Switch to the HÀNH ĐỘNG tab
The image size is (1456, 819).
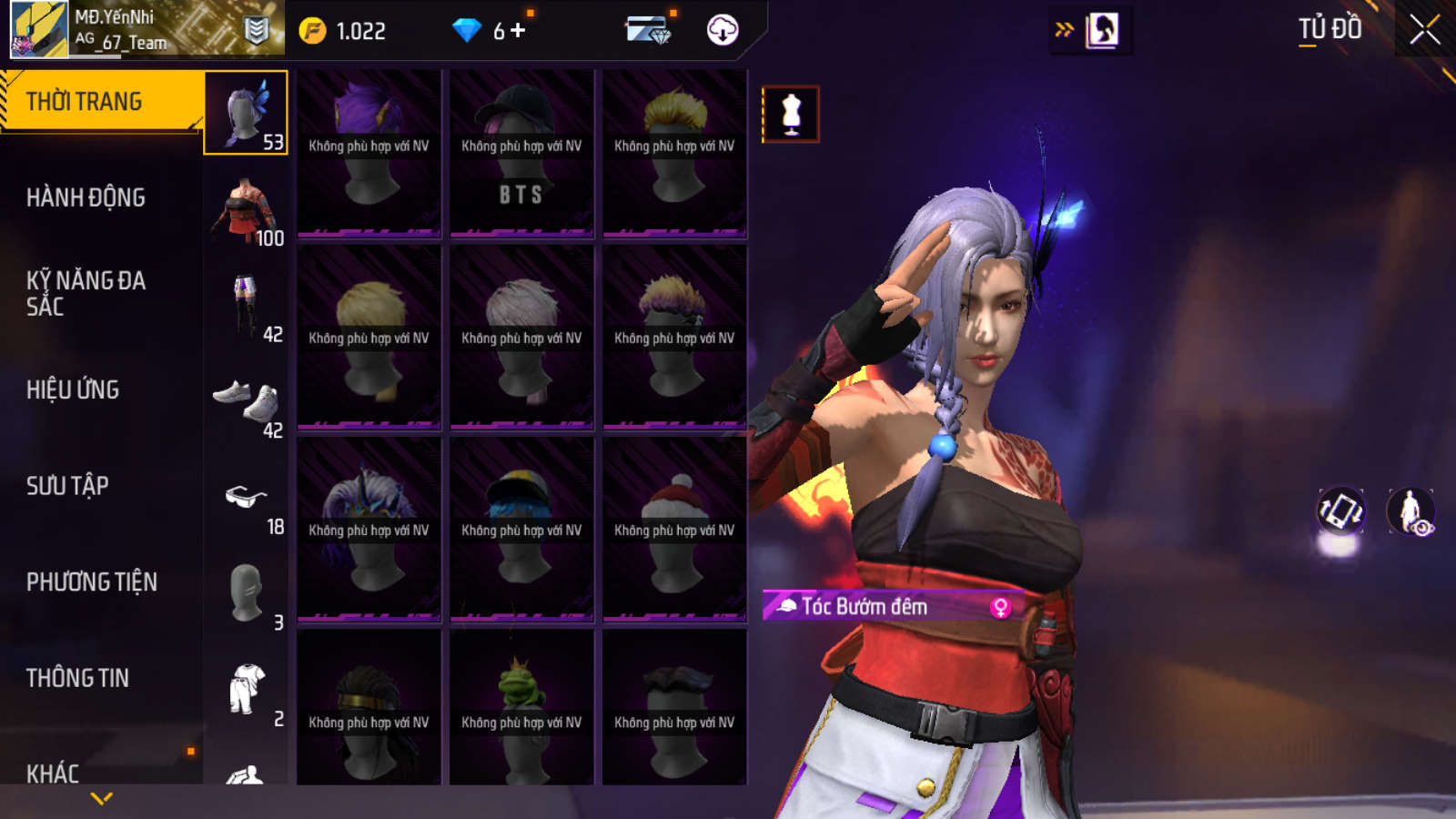[x=86, y=197]
